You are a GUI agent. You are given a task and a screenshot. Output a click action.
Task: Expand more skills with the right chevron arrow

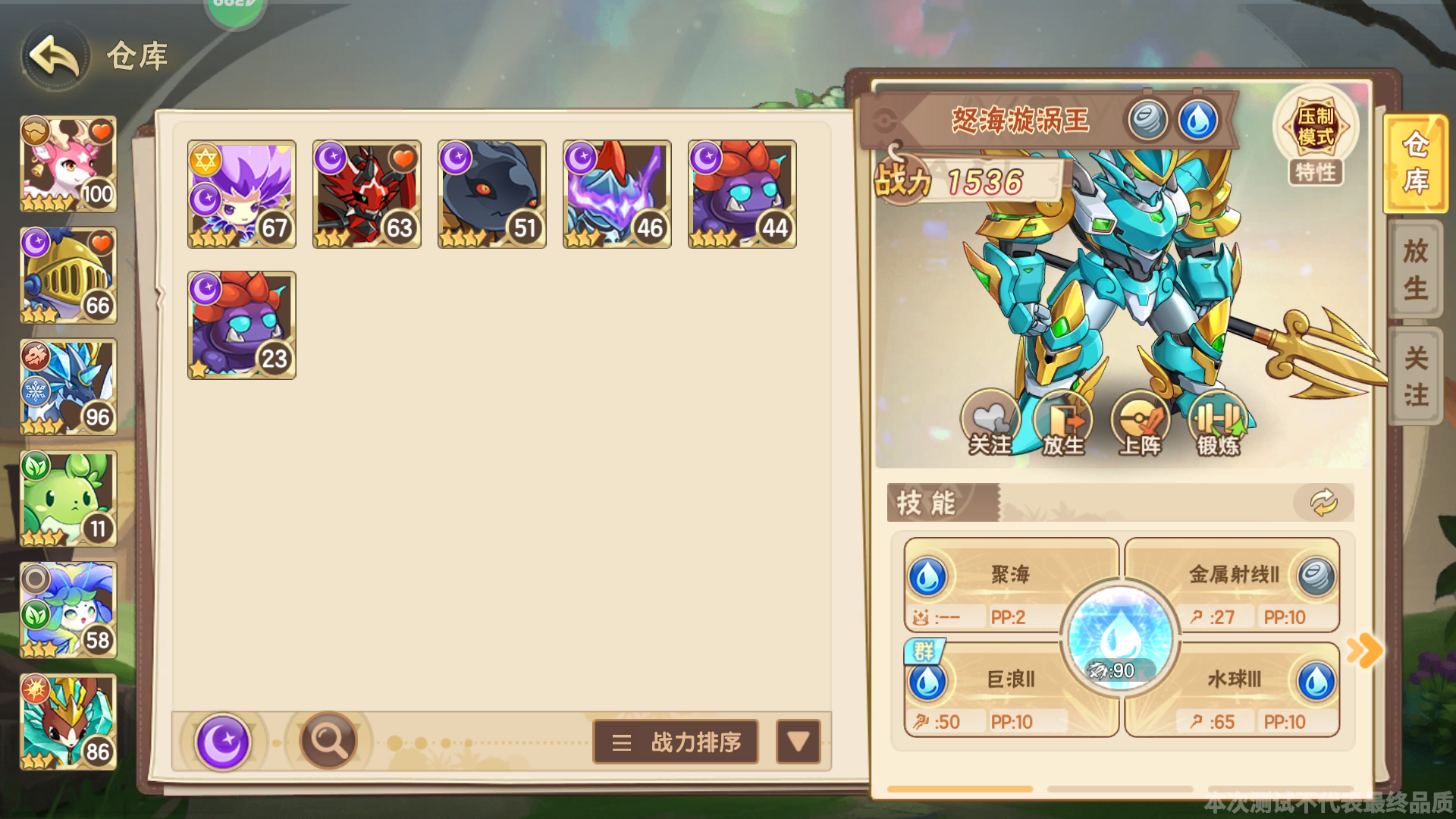click(x=1365, y=648)
